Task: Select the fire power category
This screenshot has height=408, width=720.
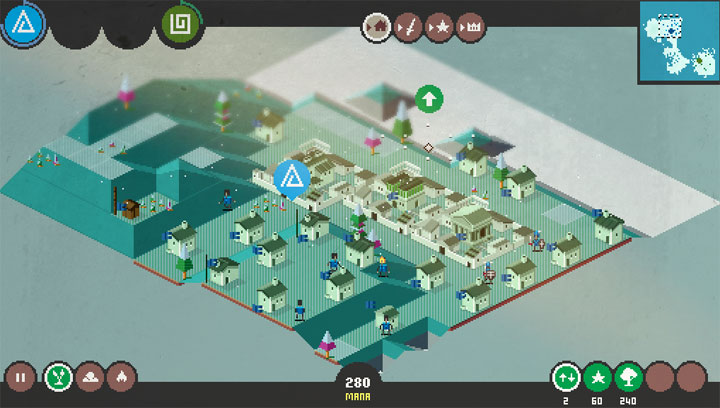Action: [121, 377]
